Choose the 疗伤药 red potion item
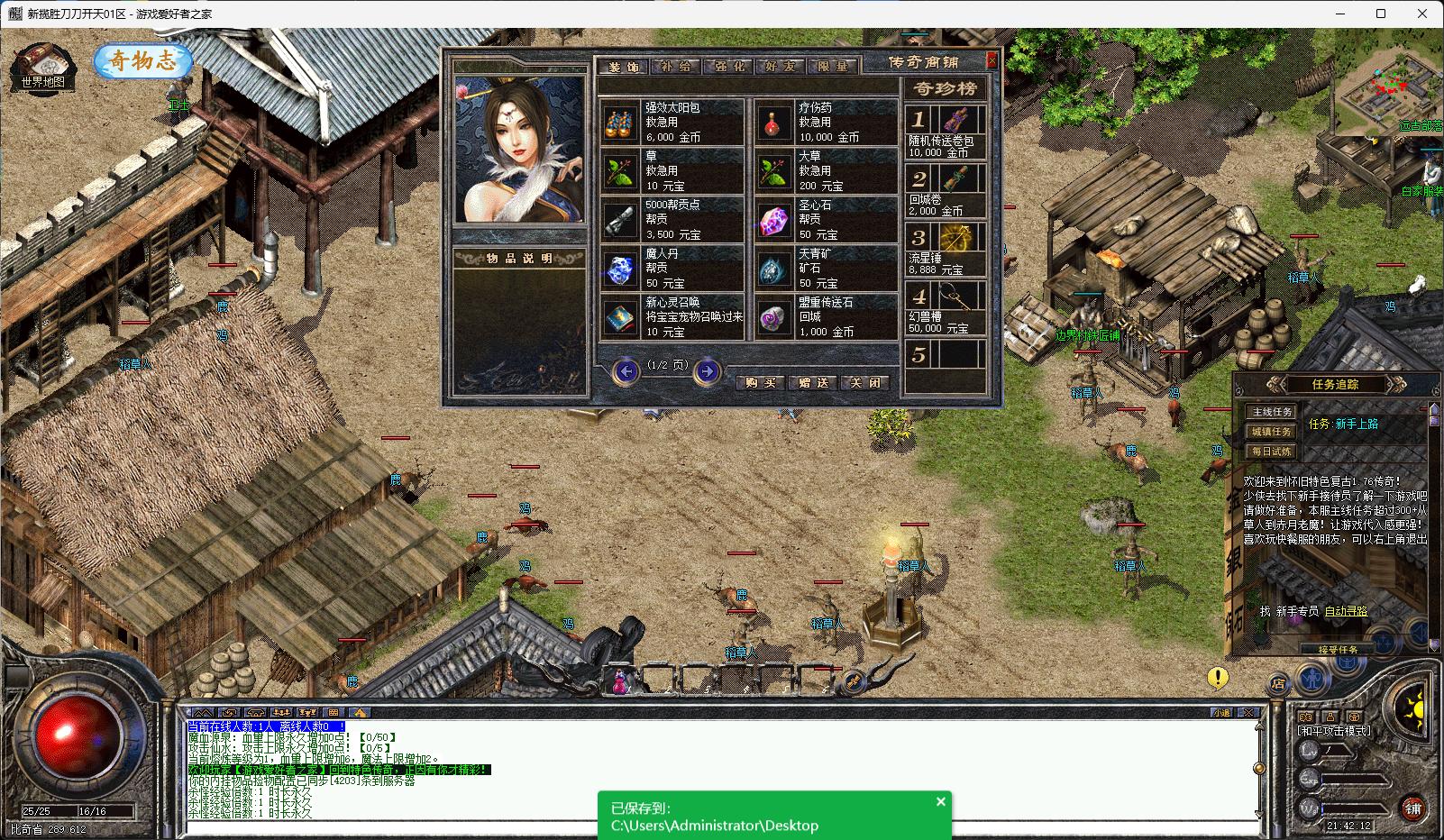 [827, 122]
